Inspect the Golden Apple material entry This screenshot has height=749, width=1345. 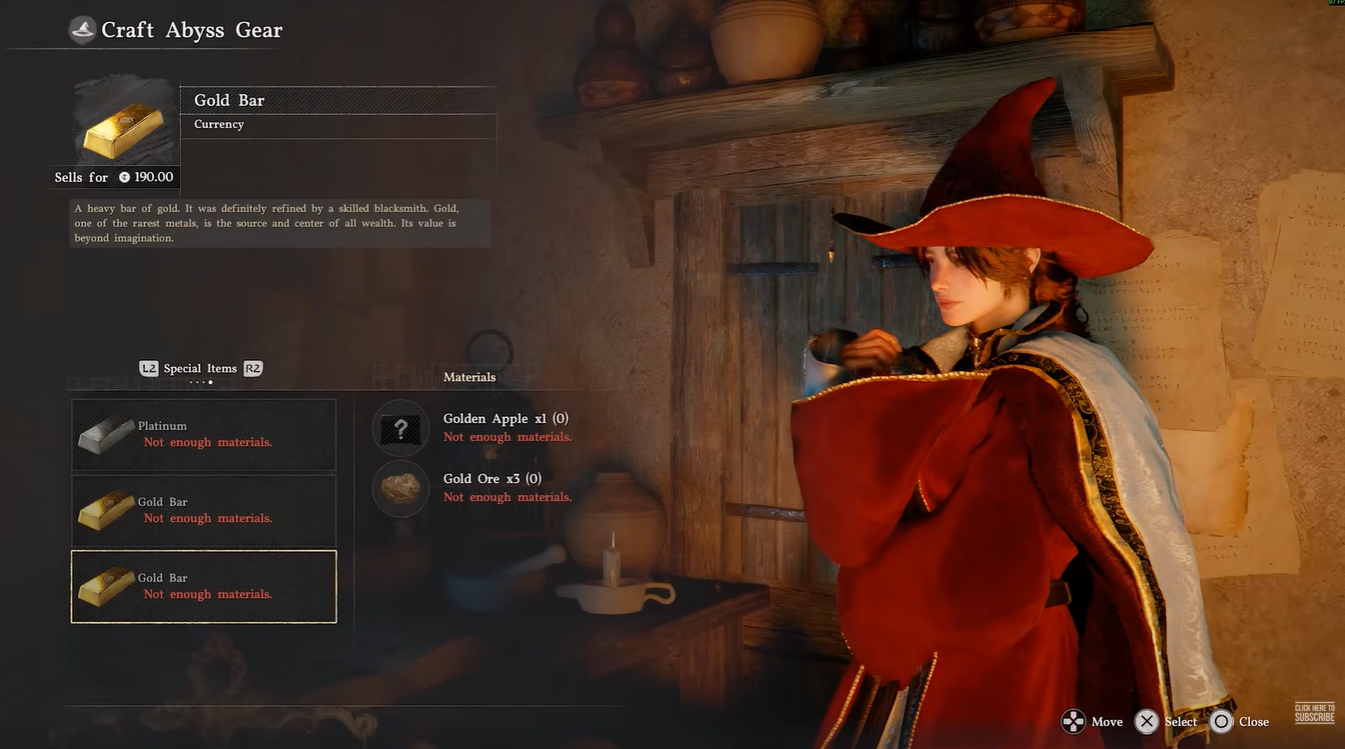point(505,427)
